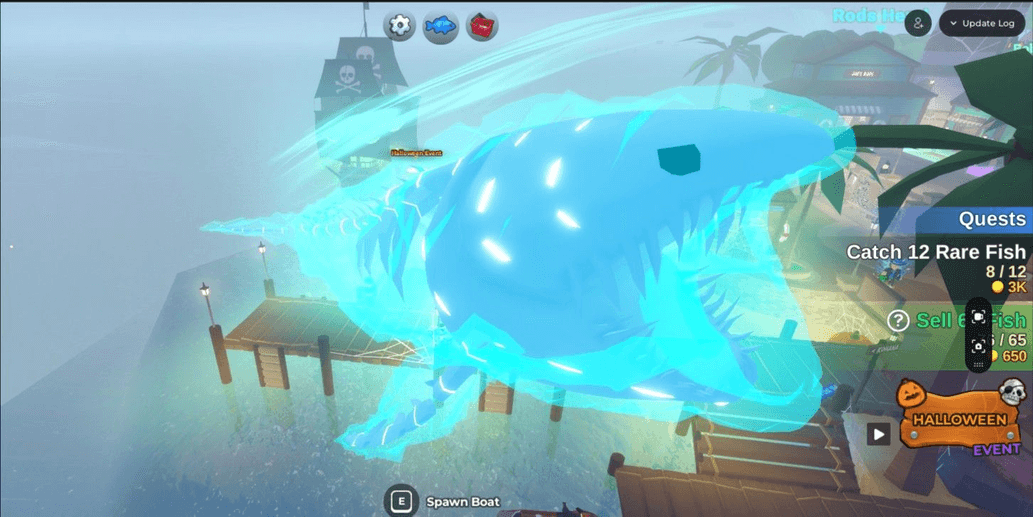This screenshot has width=1033, height=517.
Task: Select the Catch 12 Rare Fish quest
Action: coord(936,252)
